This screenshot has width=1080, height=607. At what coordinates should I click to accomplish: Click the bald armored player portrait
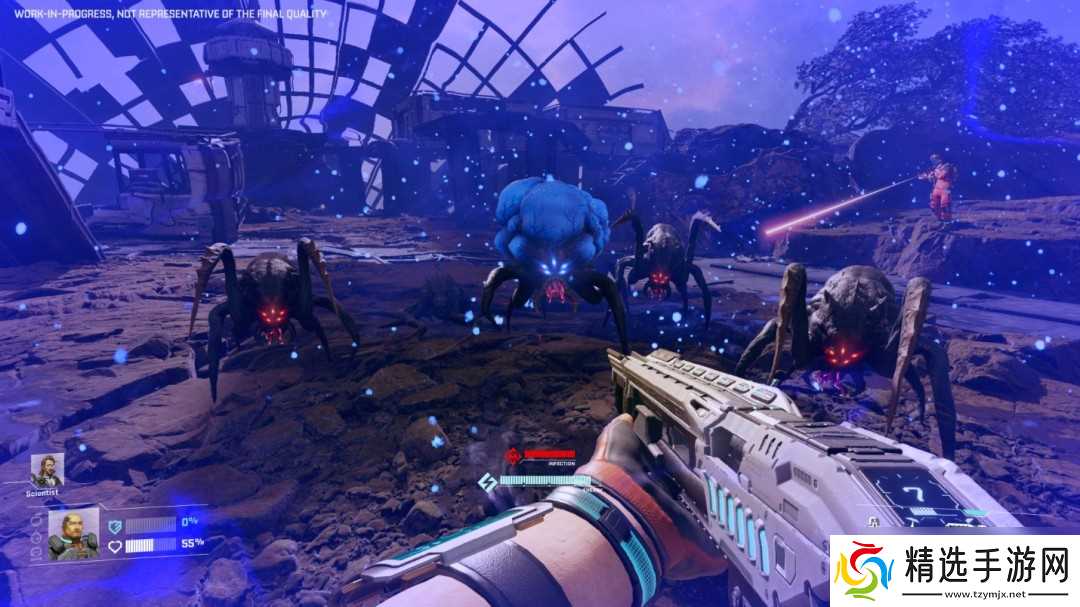click(74, 533)
